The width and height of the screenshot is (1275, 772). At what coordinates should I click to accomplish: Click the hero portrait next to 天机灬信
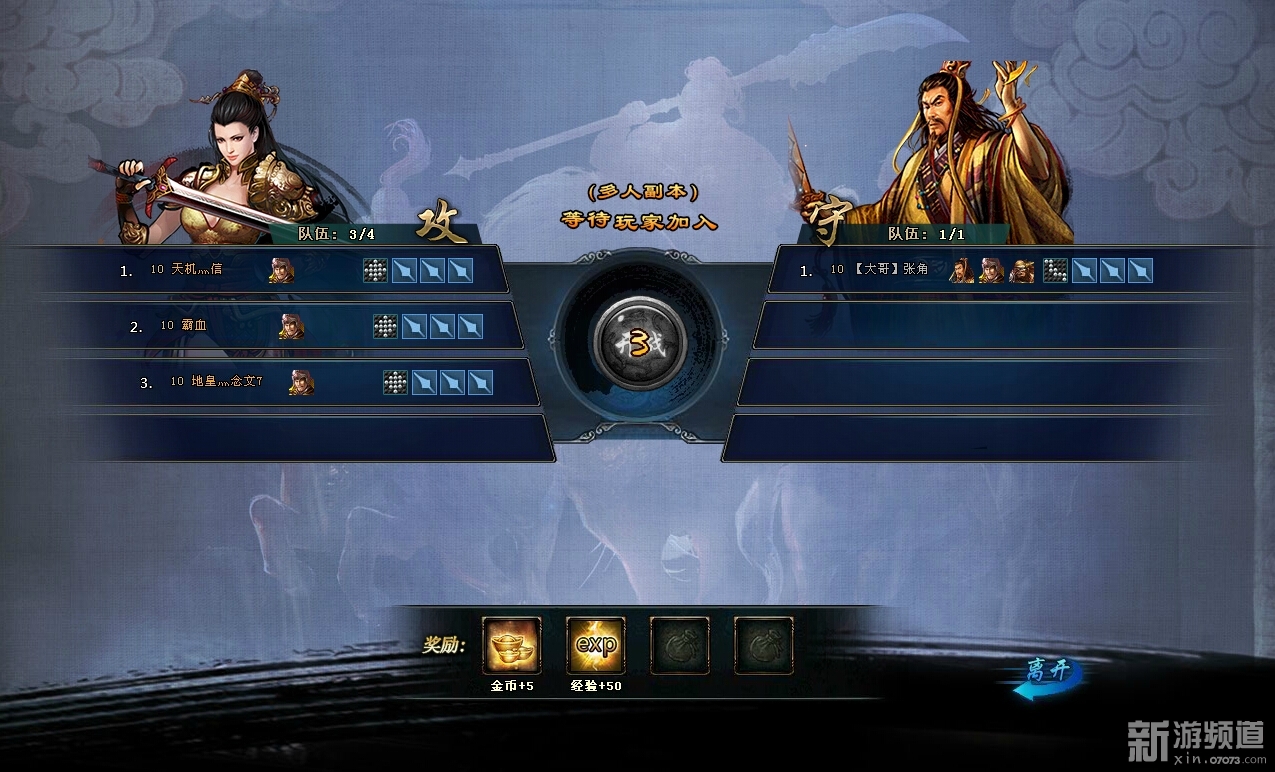(281, 270)
